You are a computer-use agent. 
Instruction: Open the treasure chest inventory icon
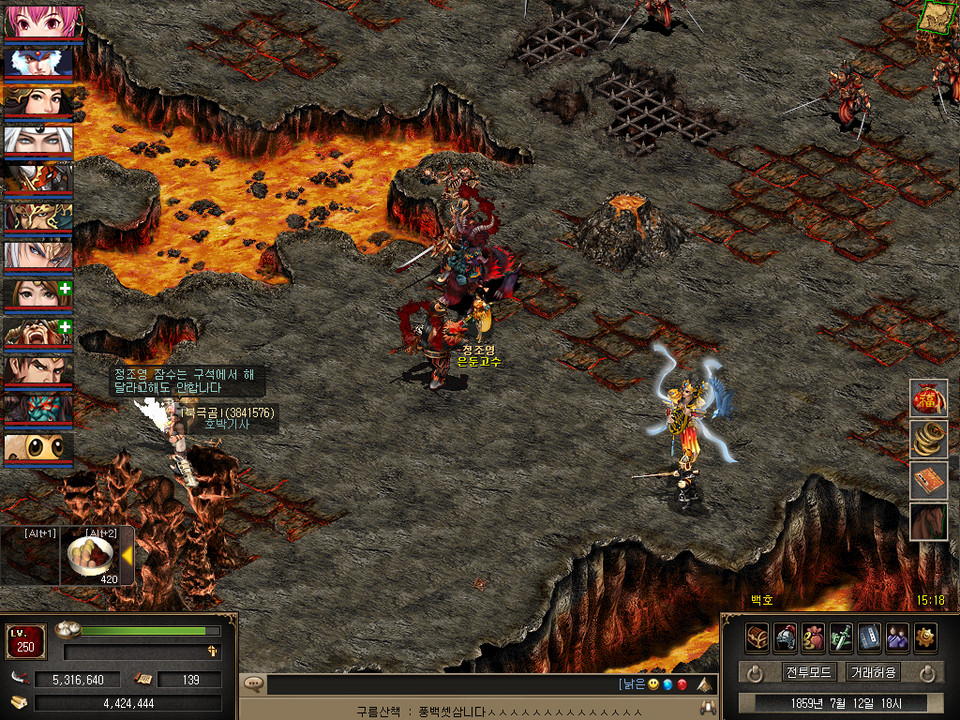[757, 637]
